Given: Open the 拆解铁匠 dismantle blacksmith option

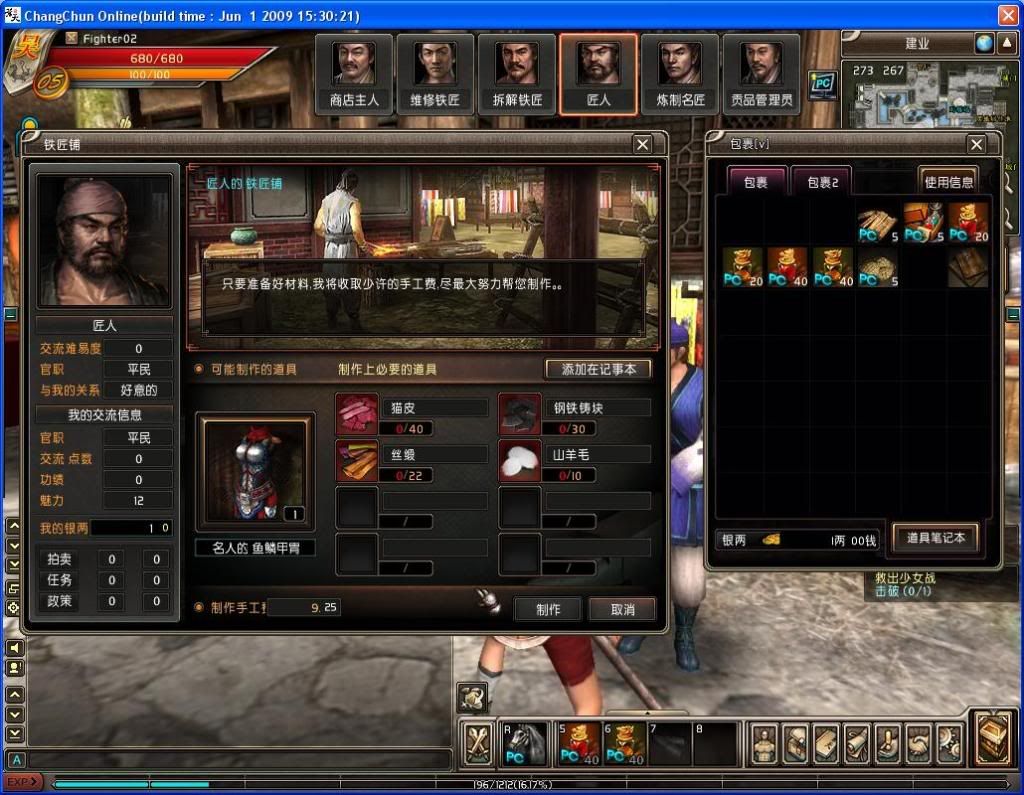Looking at the screenshot, I should pos(517,74).
